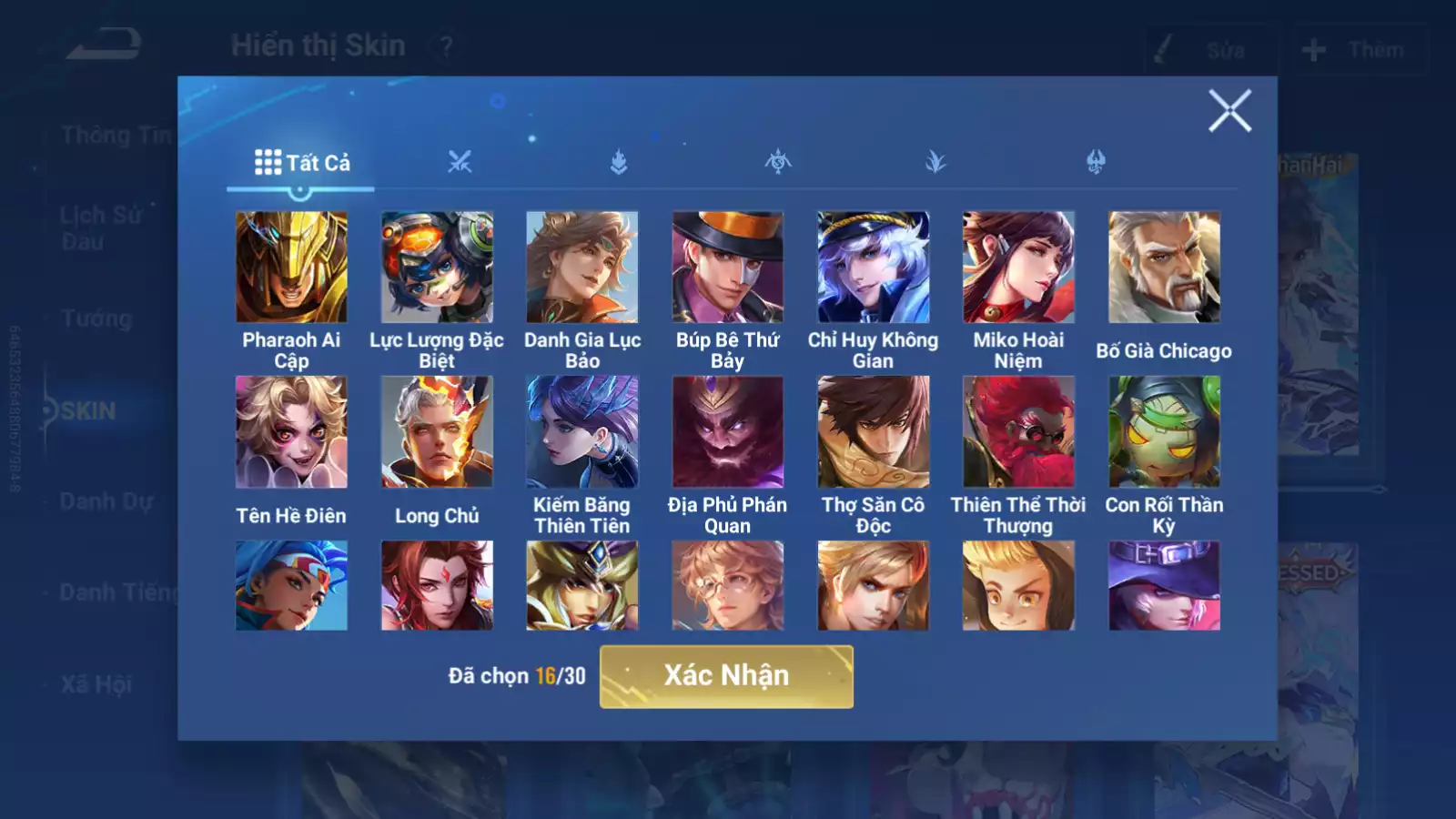Choose the Búp Bê Thứ Bảy skin
Viewport: 1456px width, 819px height.
pos(727,268)
